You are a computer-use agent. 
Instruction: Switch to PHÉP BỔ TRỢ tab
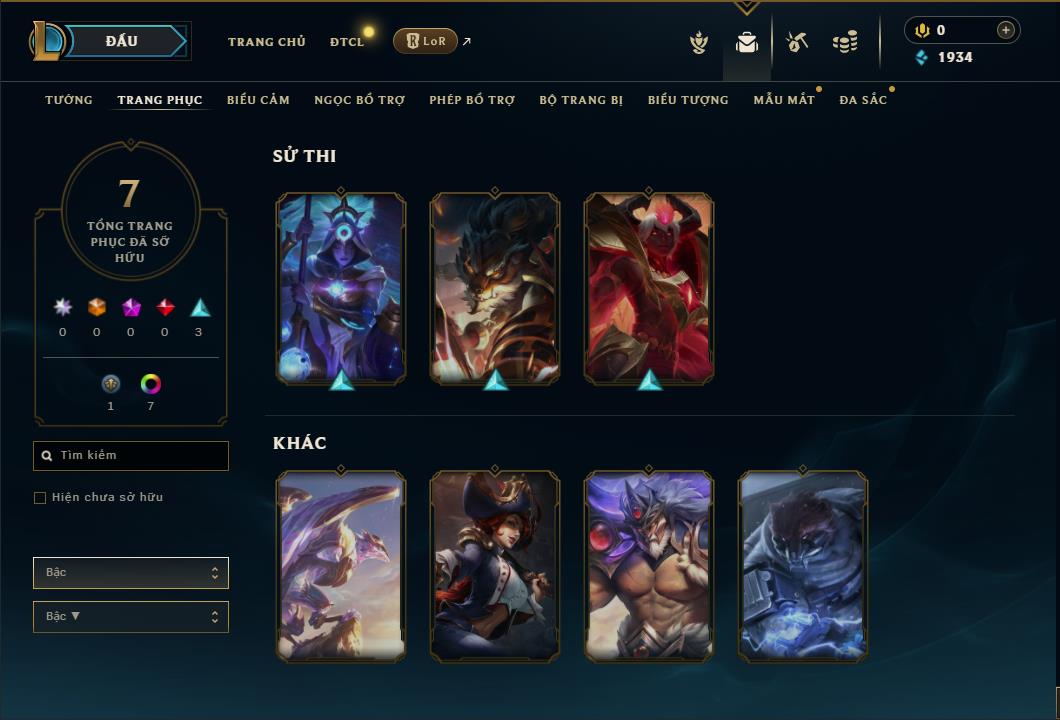click(x=472, y=100)
